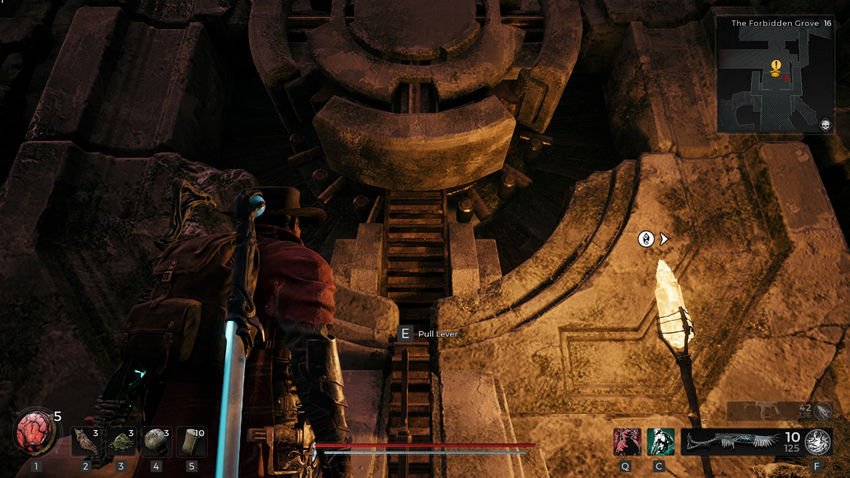Activate the red archetype skill icon
Image resolution: width=850 pixels, height=478 pixels.
tap(628, 441)
